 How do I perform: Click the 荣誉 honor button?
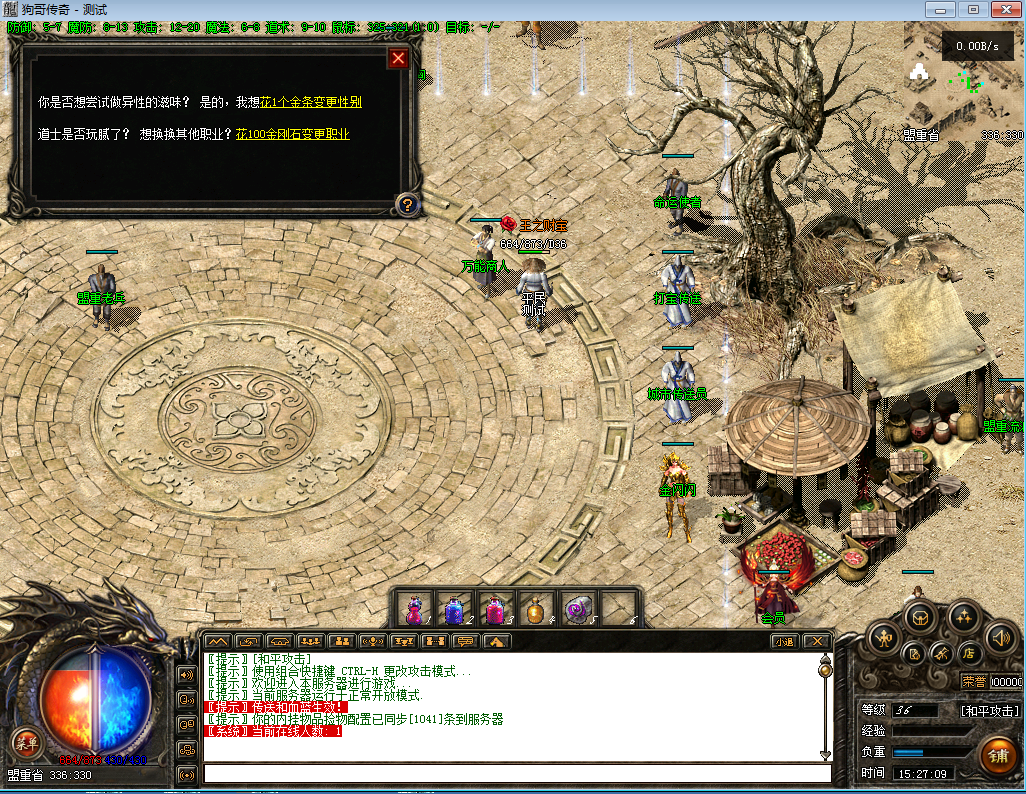coord(973,682)
